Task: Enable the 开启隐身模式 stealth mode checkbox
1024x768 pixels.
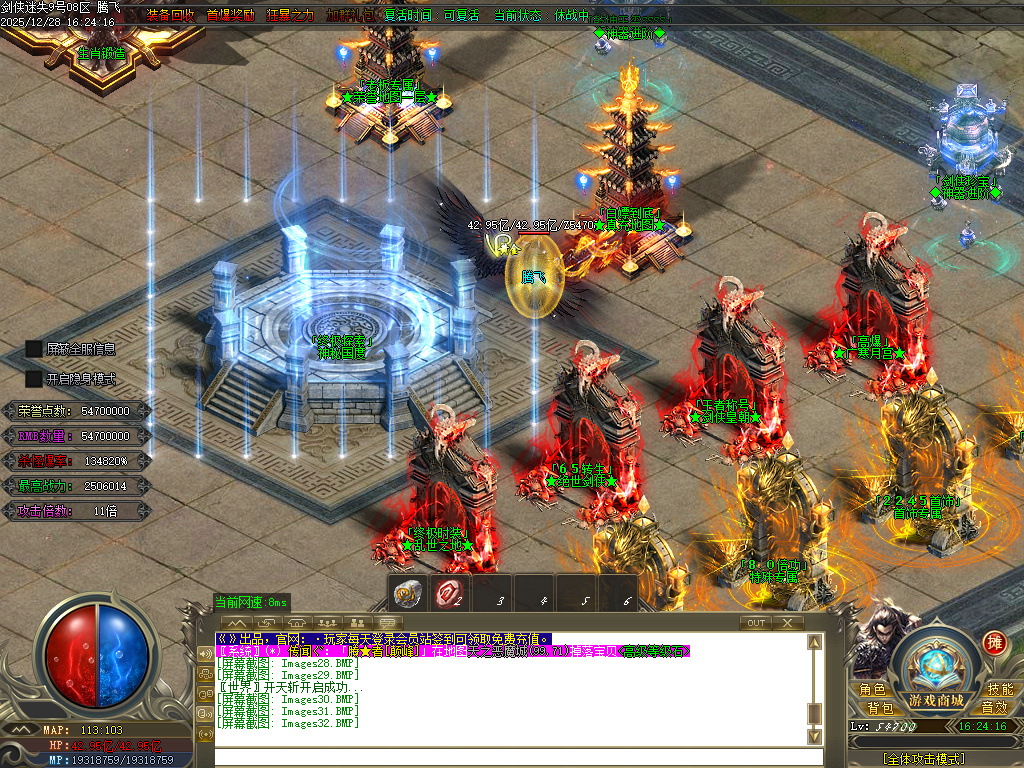Action: point(34,379)
